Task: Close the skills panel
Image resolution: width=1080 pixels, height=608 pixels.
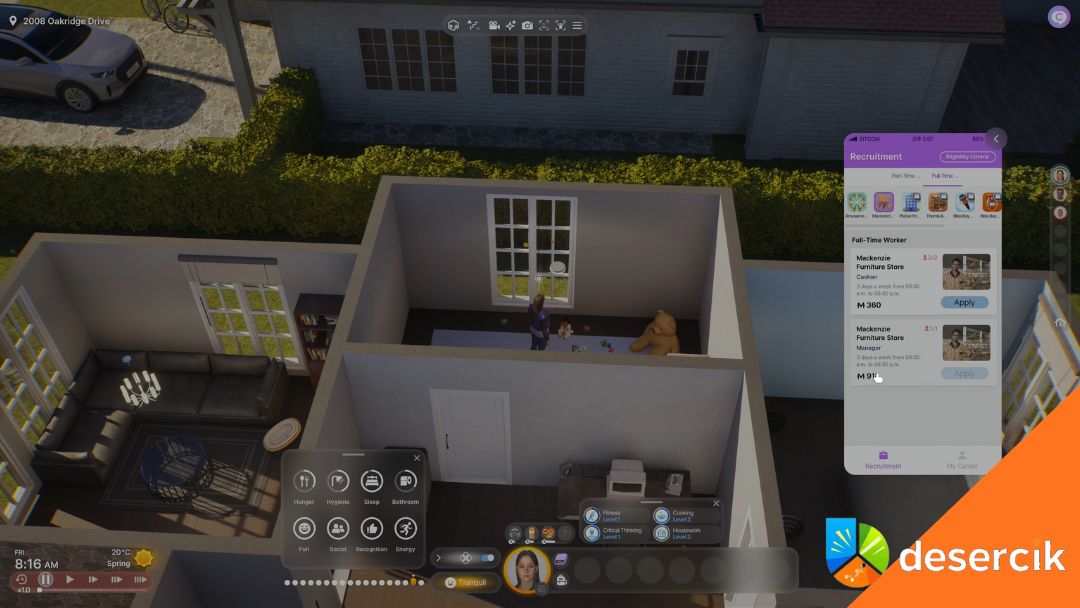Action: [x=716, y=503]
